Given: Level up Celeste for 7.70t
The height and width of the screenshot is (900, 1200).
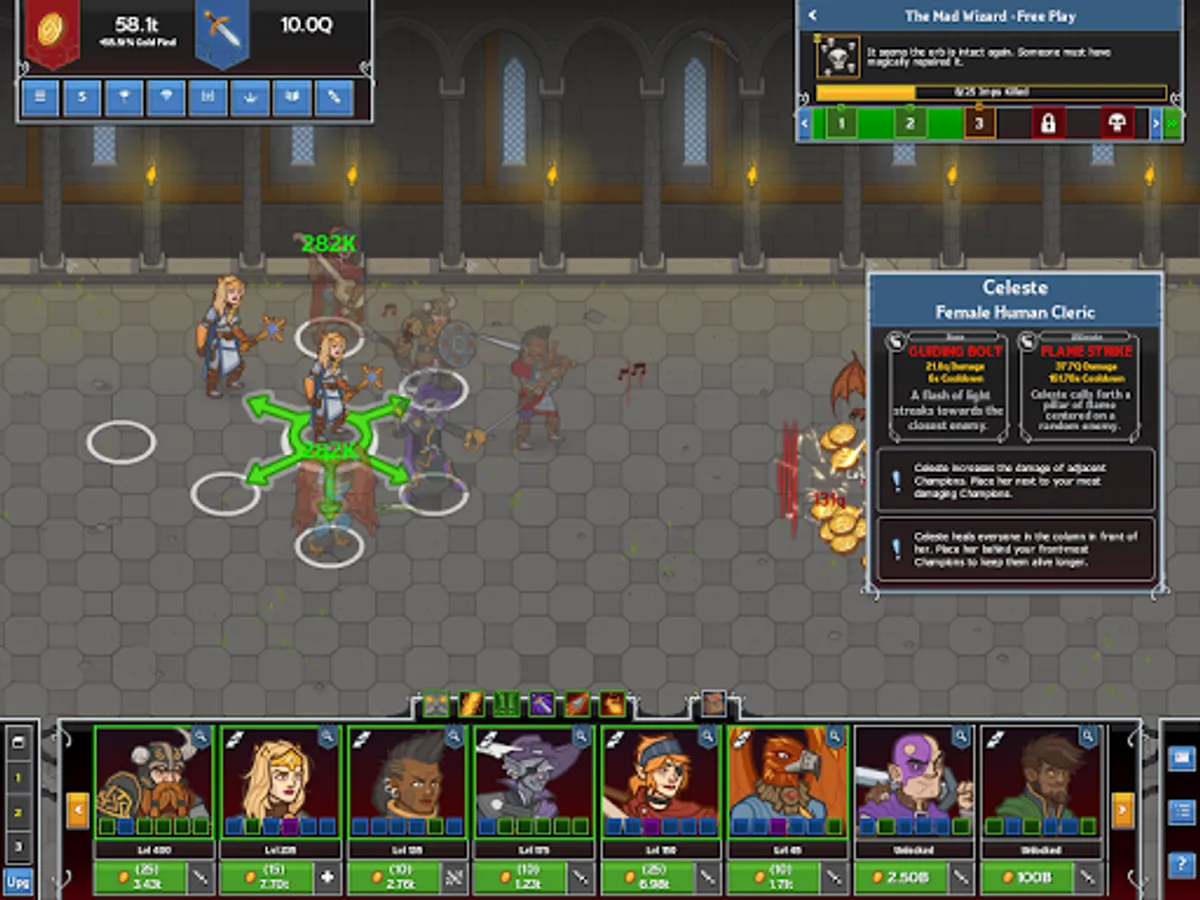Looking at the screenshot, I should 267,878.
